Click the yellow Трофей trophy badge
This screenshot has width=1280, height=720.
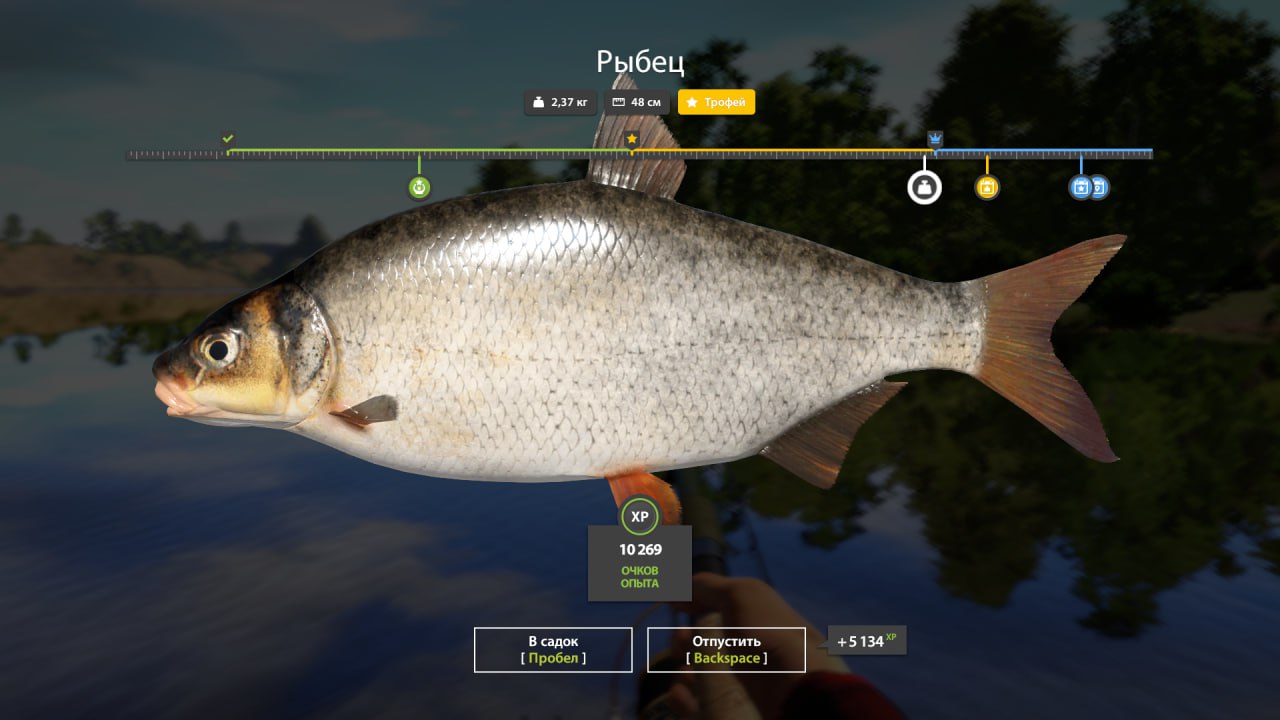pyautogui.click(x=716, y=102)
